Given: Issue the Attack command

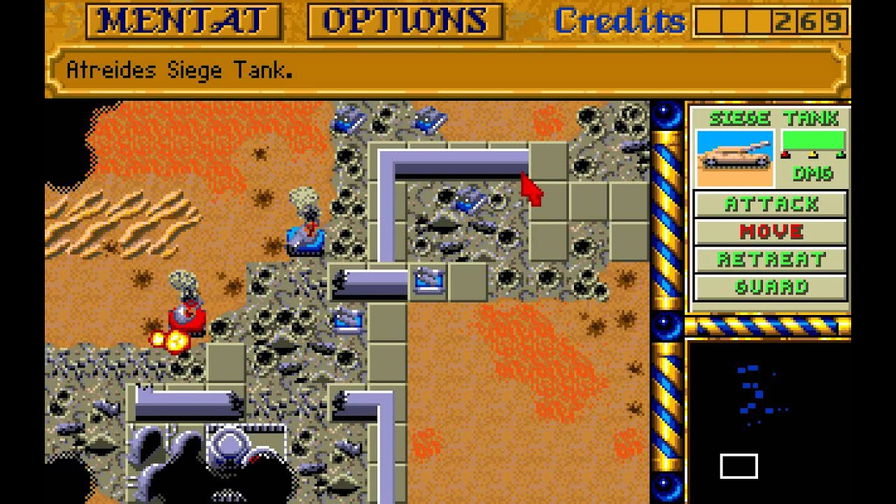Looking at the screenshot, I should point(770,204).
